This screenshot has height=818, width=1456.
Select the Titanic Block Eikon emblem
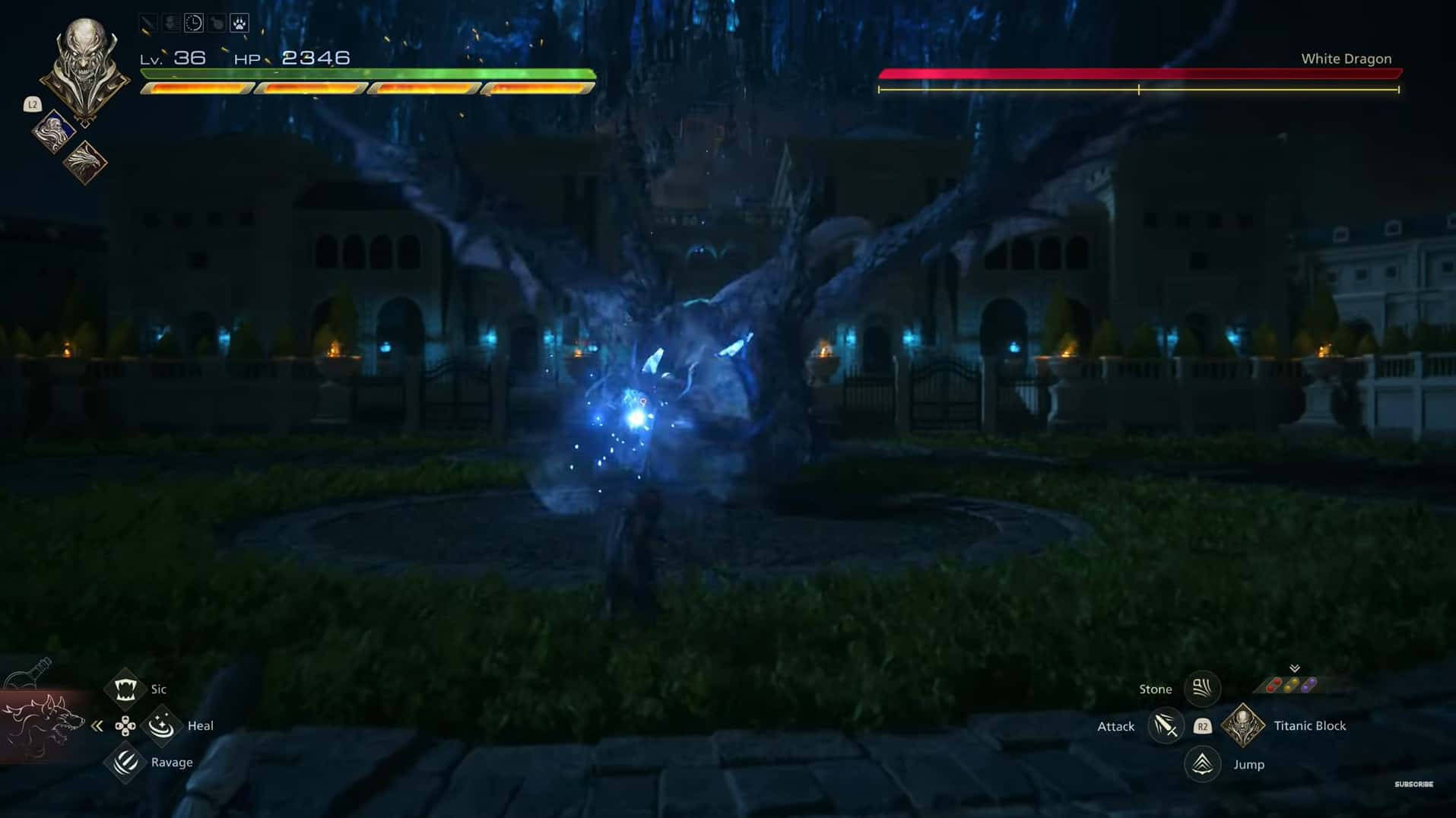pos(1241,726)
